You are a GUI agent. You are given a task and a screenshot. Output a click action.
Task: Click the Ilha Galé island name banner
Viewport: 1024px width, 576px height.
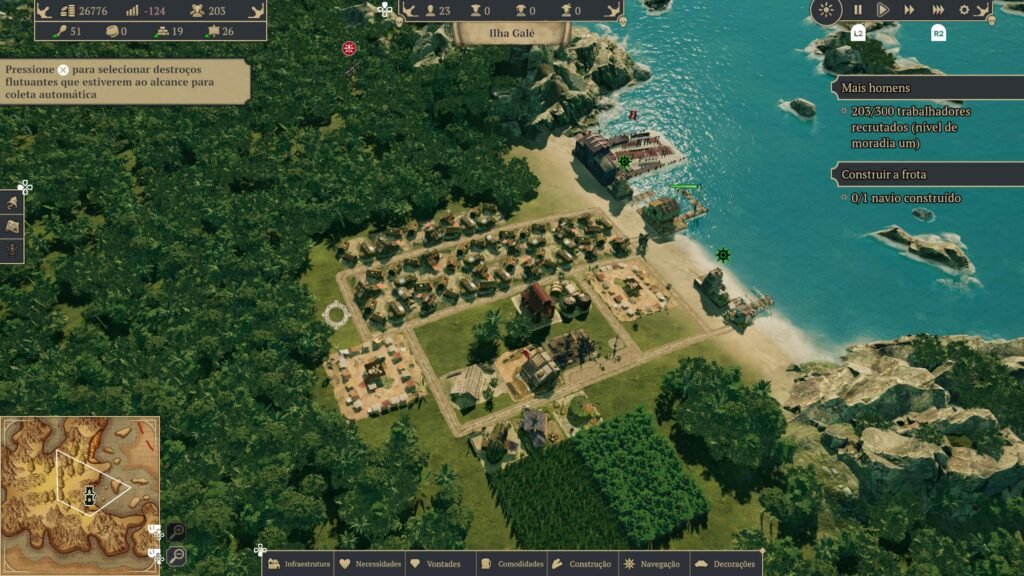[511, 32]
